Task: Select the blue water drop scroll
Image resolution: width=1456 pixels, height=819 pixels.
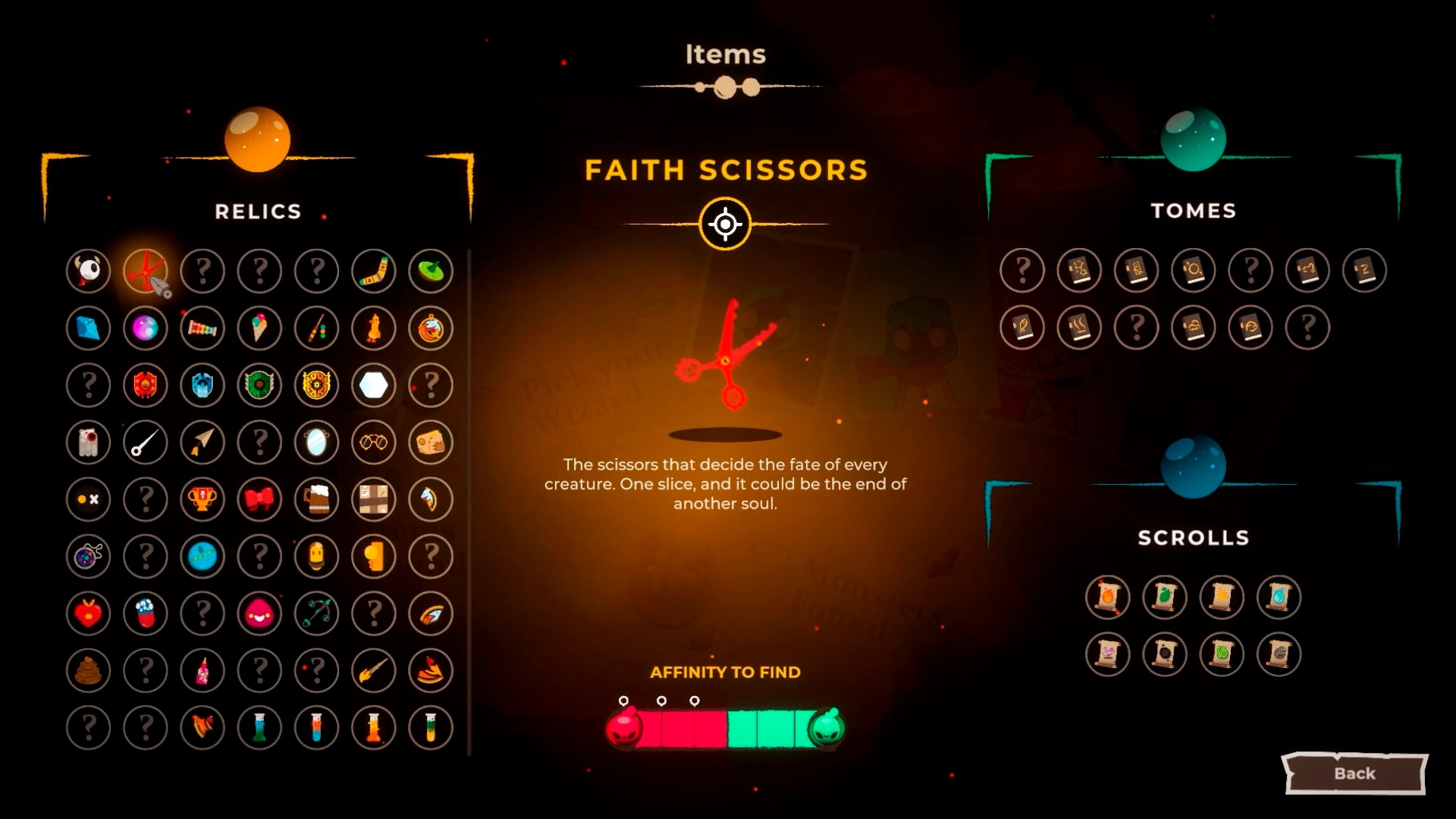Action: click(x=1279, y=597)
